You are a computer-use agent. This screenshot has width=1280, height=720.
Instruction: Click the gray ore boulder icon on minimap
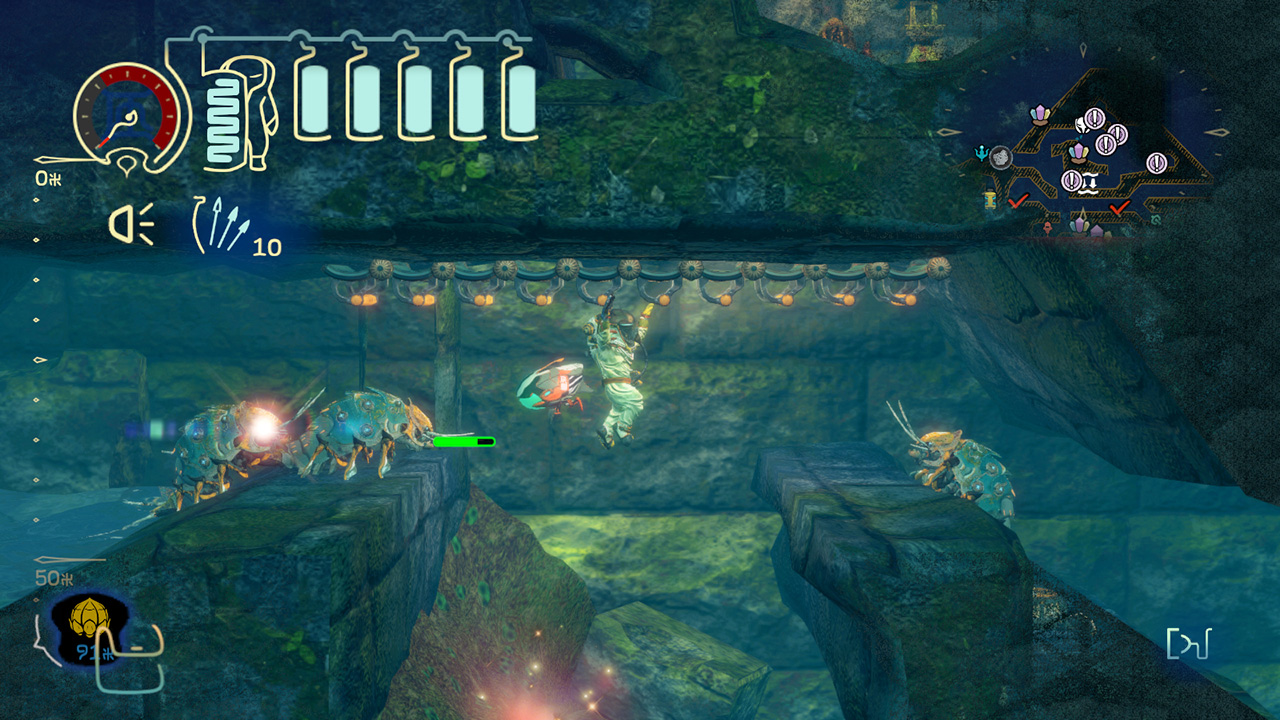pos(1001,158)
